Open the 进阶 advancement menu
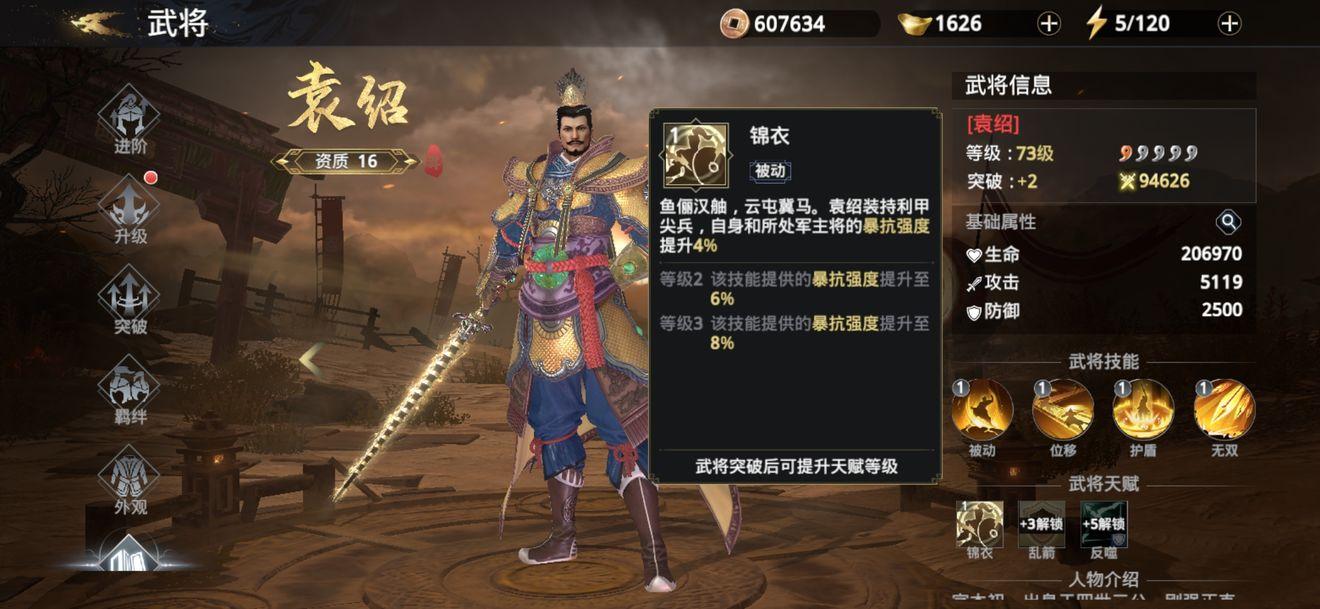Screen dimensions: 1320x609 (130, 115)
